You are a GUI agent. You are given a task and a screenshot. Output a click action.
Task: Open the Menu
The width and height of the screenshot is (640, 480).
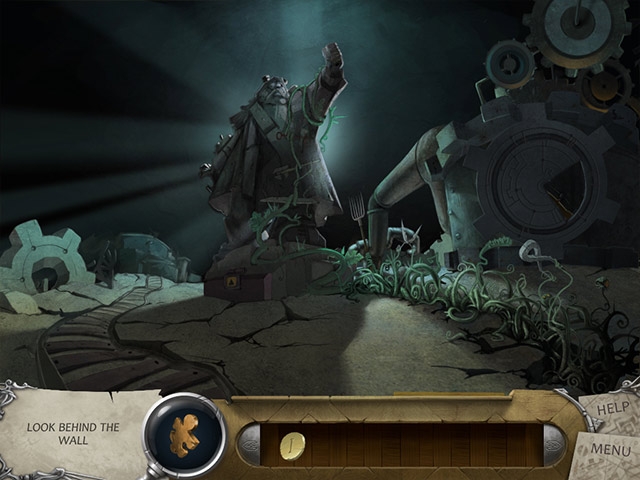point(610,449)
